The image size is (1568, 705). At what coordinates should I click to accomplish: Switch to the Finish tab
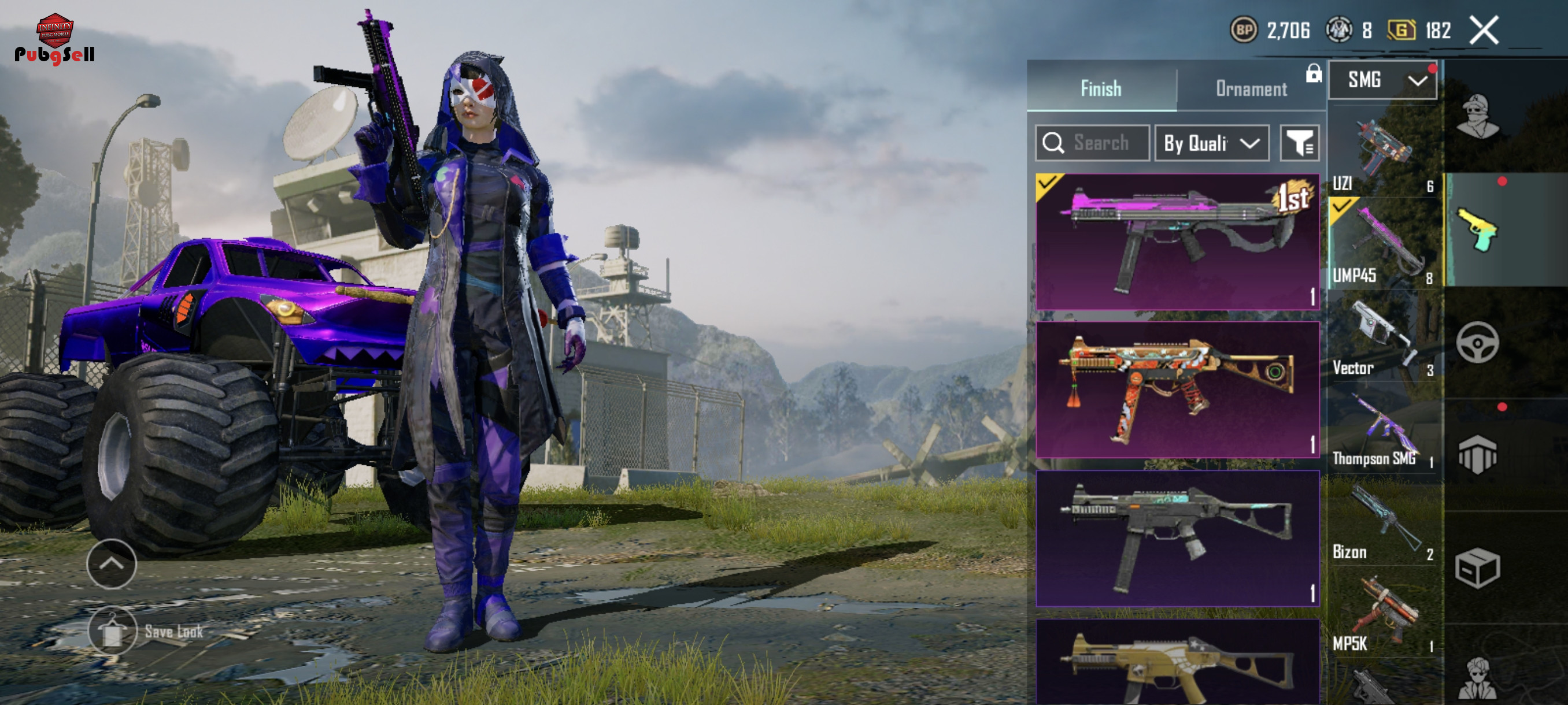coord(1100,88)
